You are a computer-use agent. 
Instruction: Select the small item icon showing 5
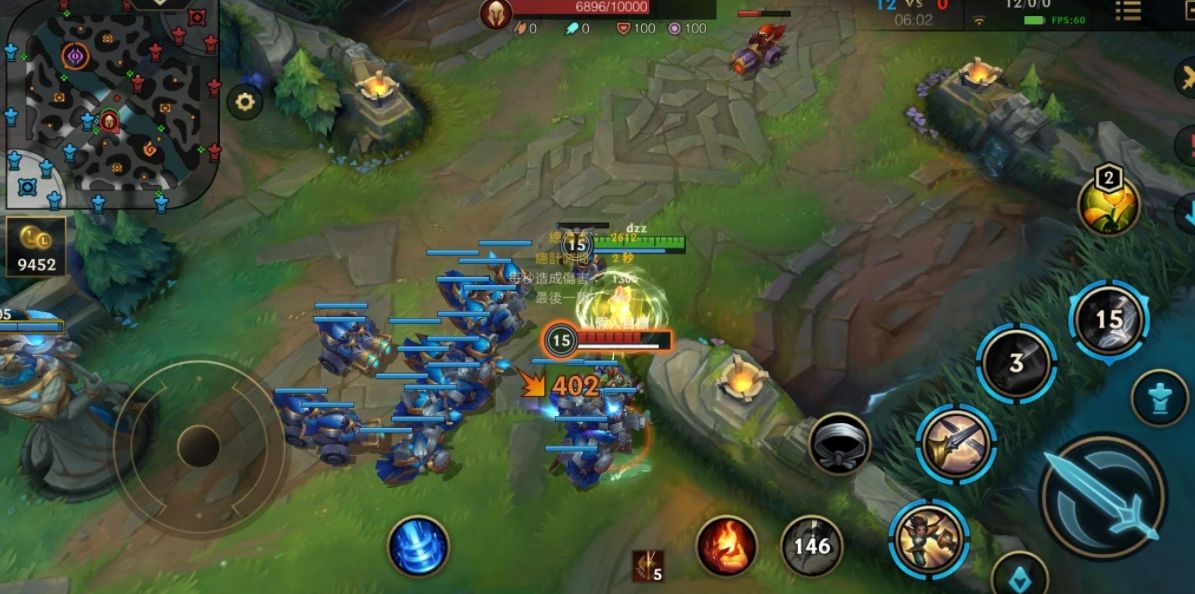click(x=647, y=566)
